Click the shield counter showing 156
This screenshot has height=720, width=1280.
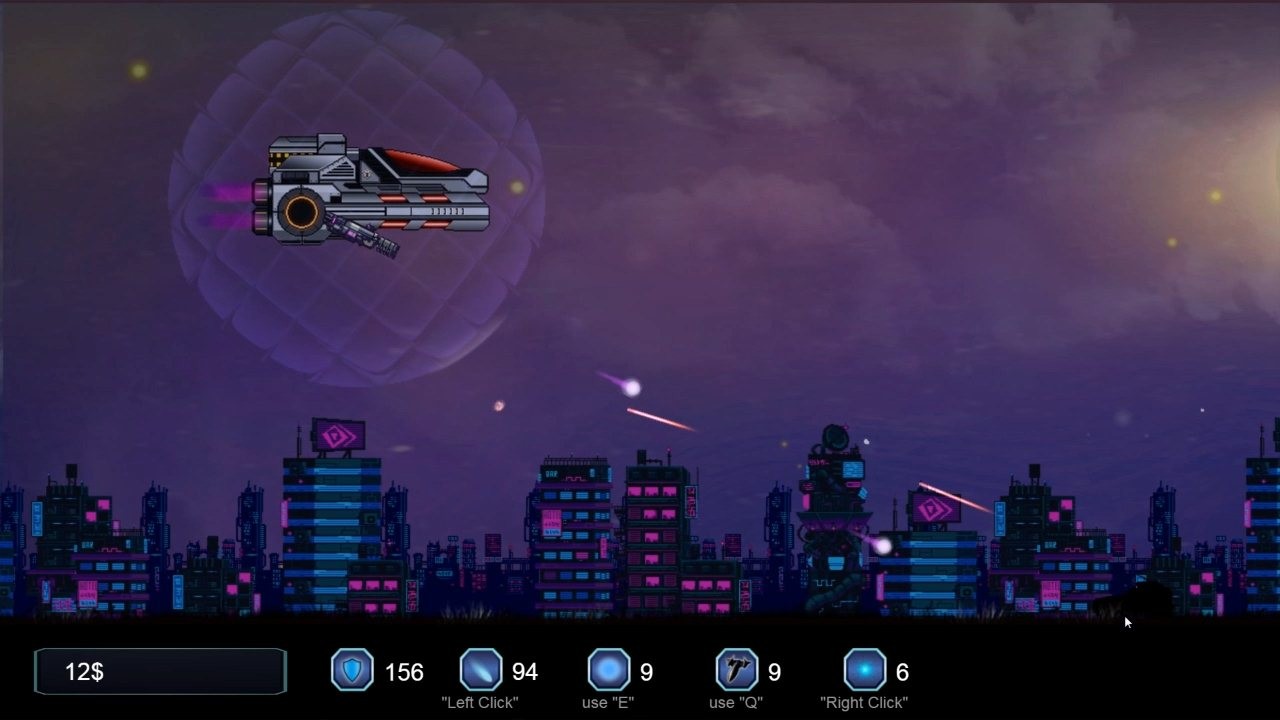[404, 672]
